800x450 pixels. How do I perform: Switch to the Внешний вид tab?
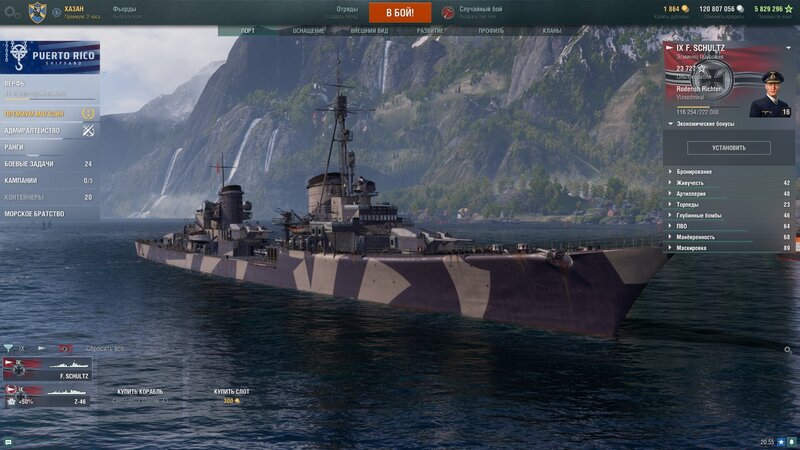tap(369, 30)
